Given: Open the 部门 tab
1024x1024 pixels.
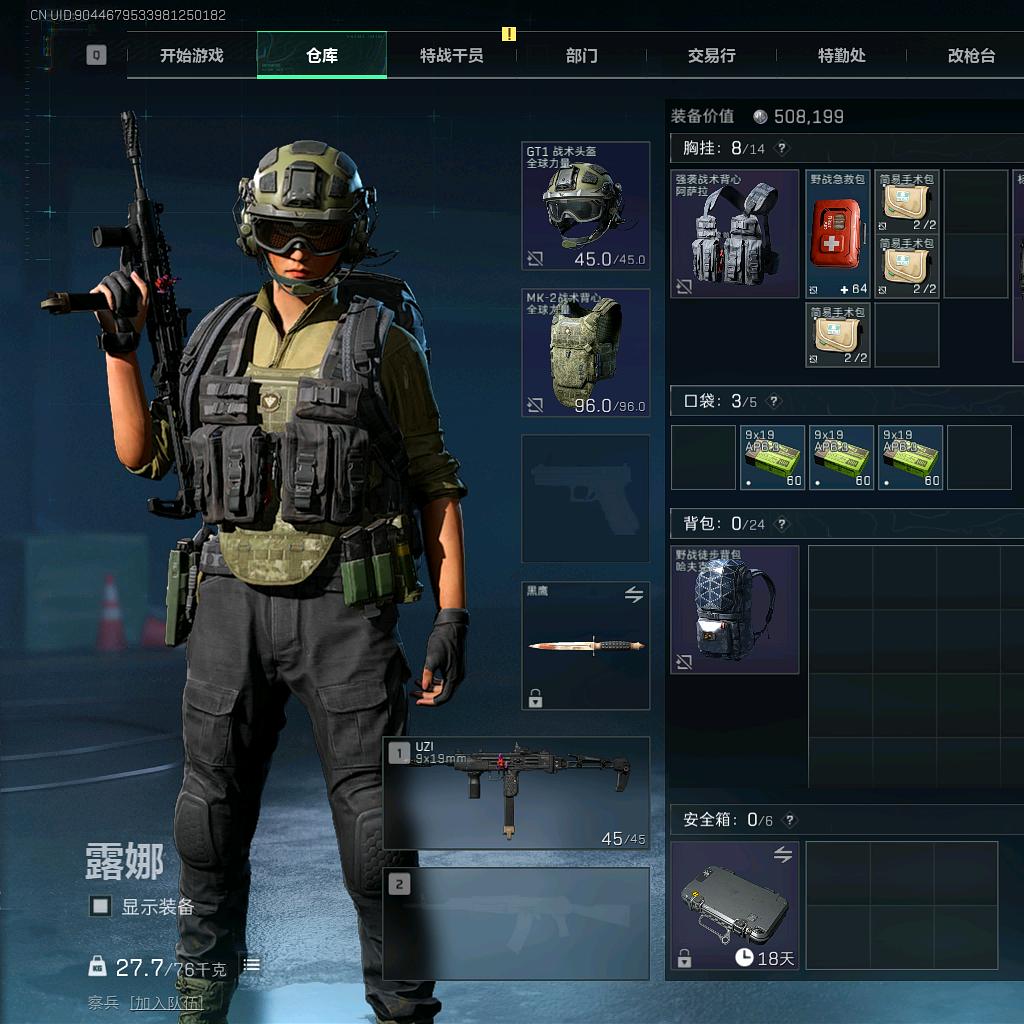Looking at the screenshot, I should (x=581, y=56).
